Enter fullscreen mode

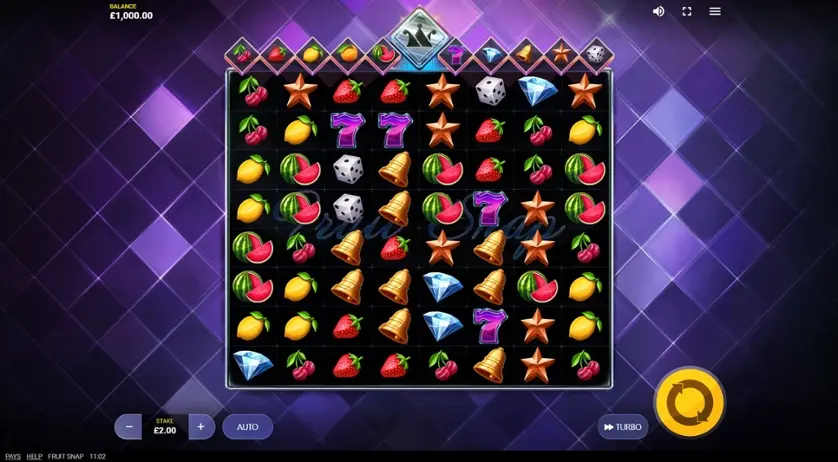[687, 11]
